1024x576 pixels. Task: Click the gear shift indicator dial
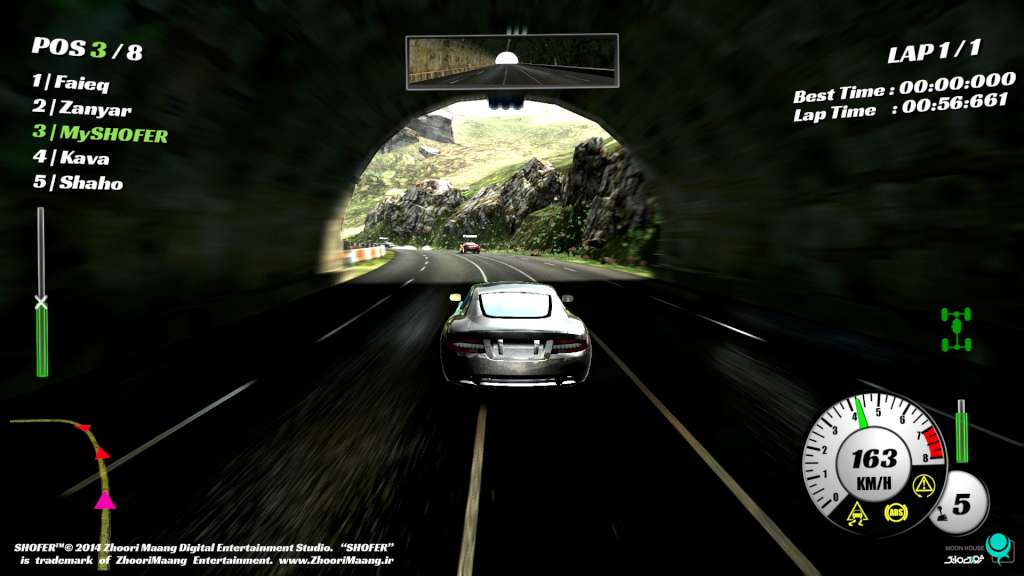click(960, 504)
